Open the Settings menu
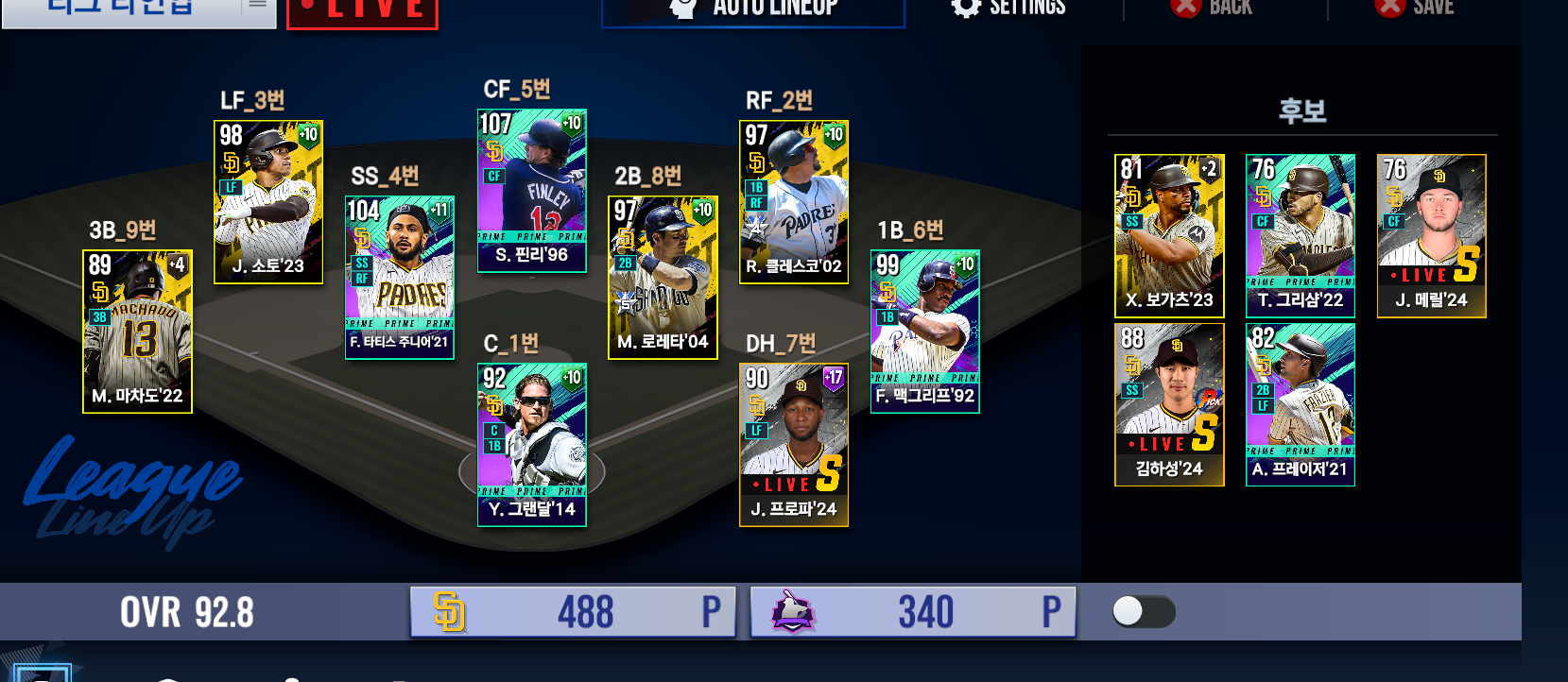This screenshot has height=682, width=1568. tap(1008, 9)
